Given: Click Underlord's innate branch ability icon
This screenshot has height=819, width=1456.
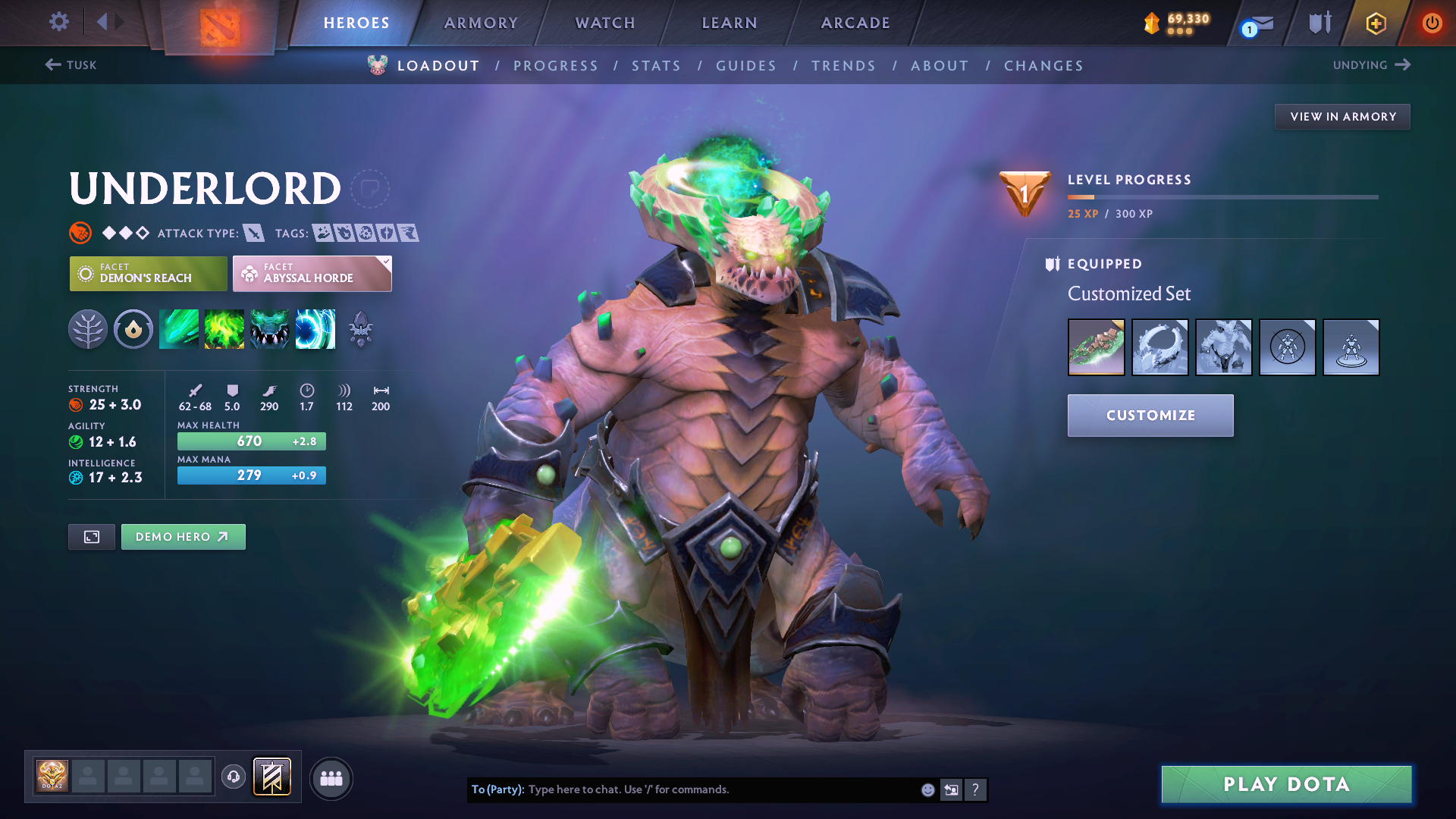Looking at the screenshot, I should [x=87, y=328].
